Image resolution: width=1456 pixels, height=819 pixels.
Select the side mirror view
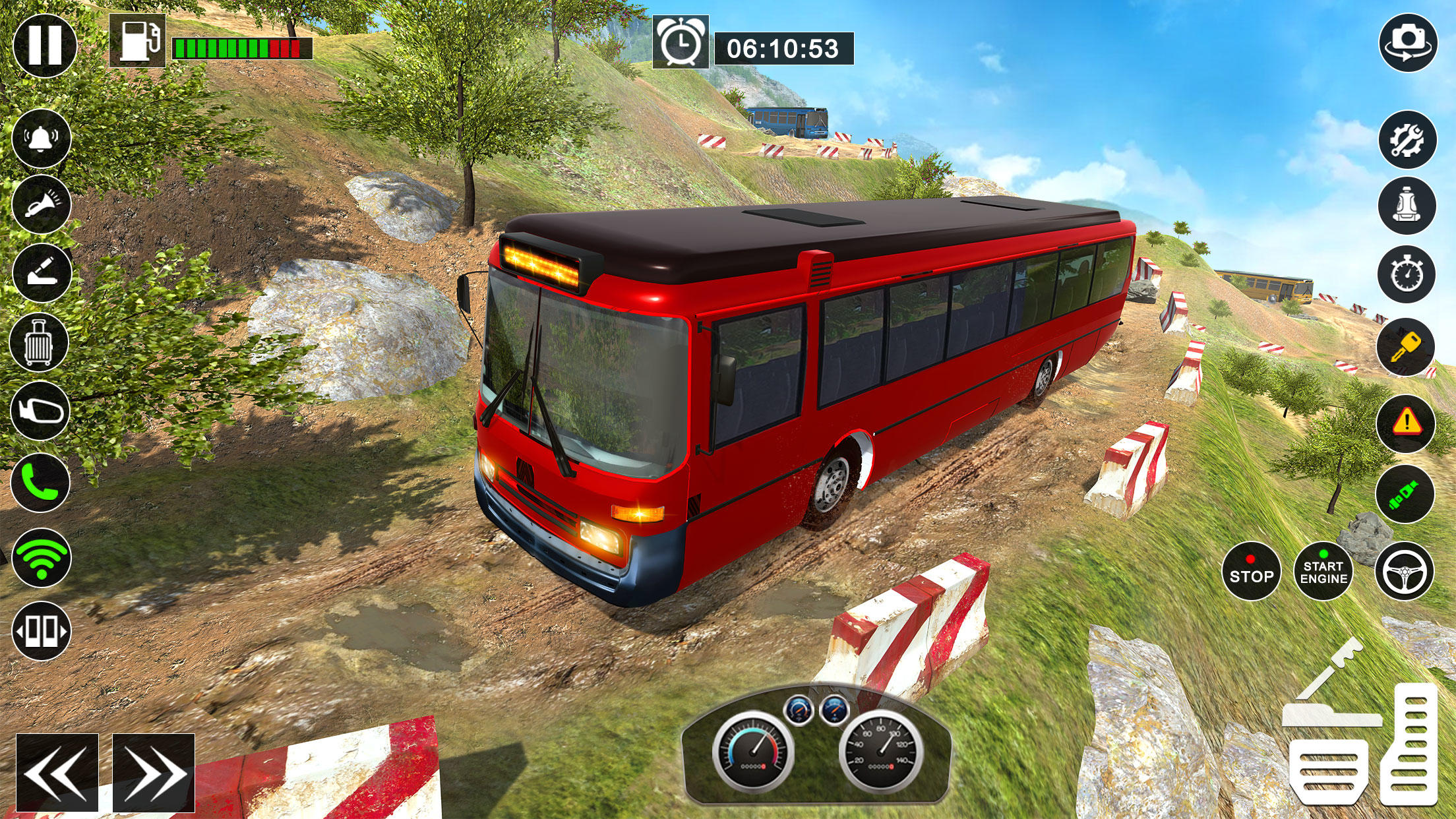pos(40,410)
